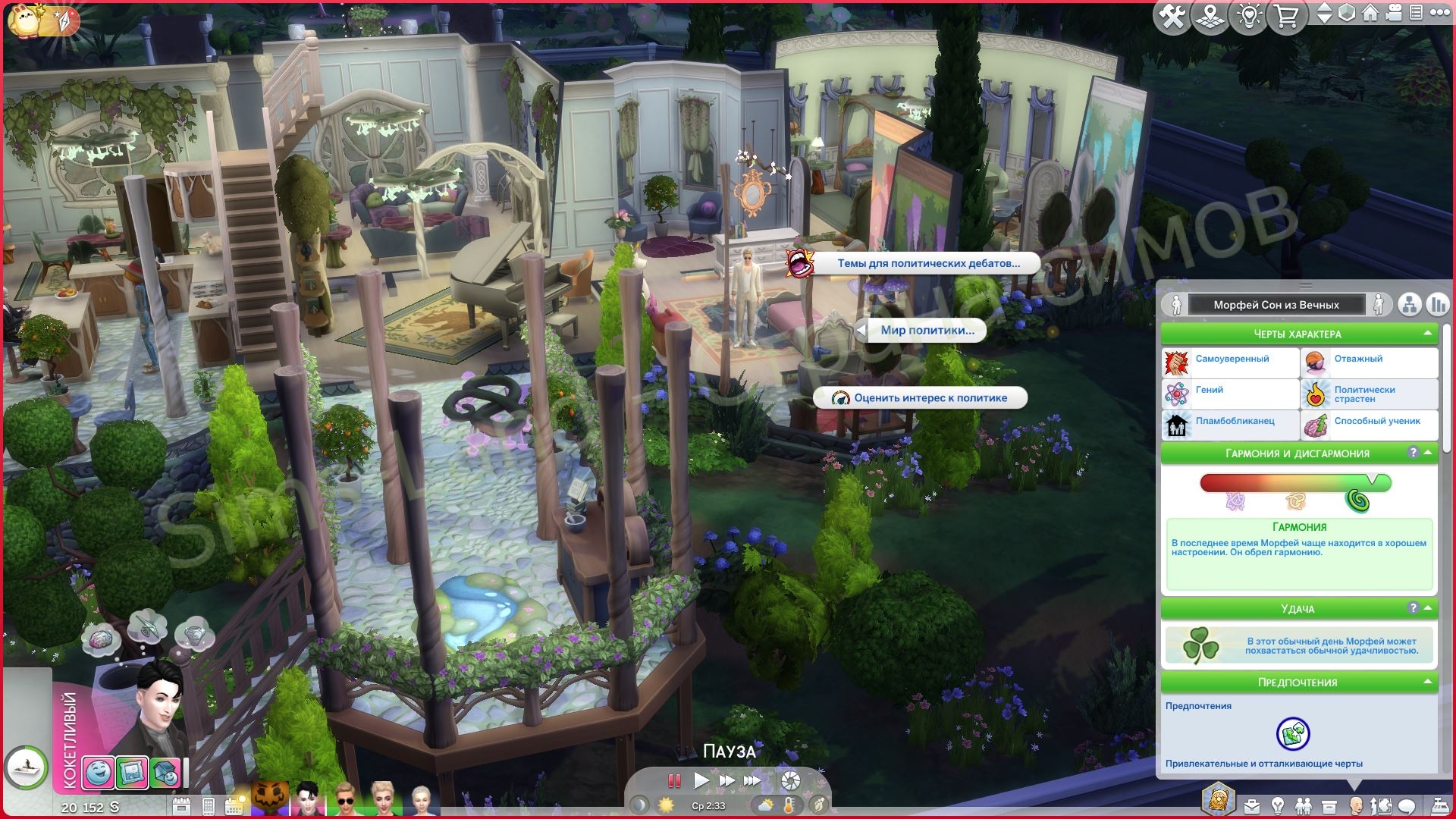
Task: Open the shopping cart store button
Action: tap(1286, 16)
